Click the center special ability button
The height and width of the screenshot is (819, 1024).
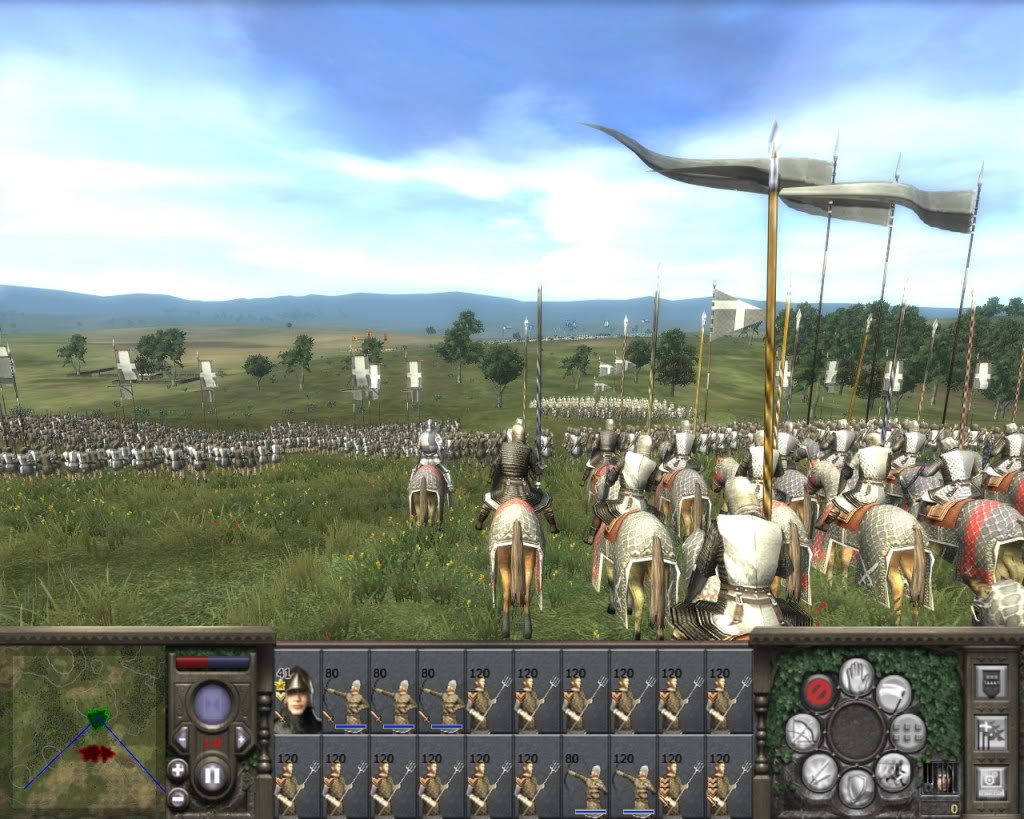click(x=856, y=731)
